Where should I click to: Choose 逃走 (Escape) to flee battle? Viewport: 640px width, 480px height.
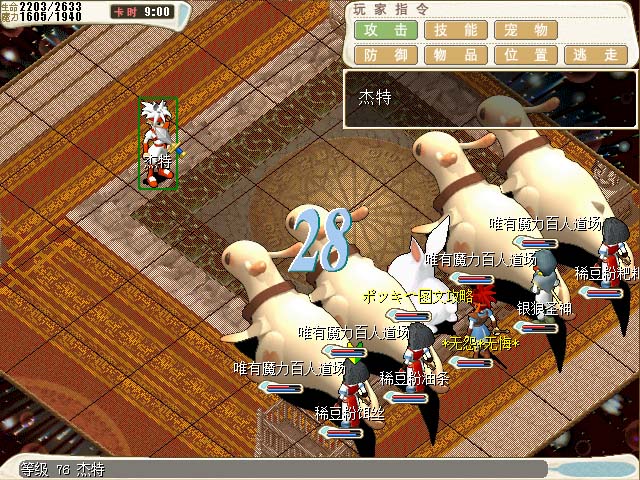[596, 55]
